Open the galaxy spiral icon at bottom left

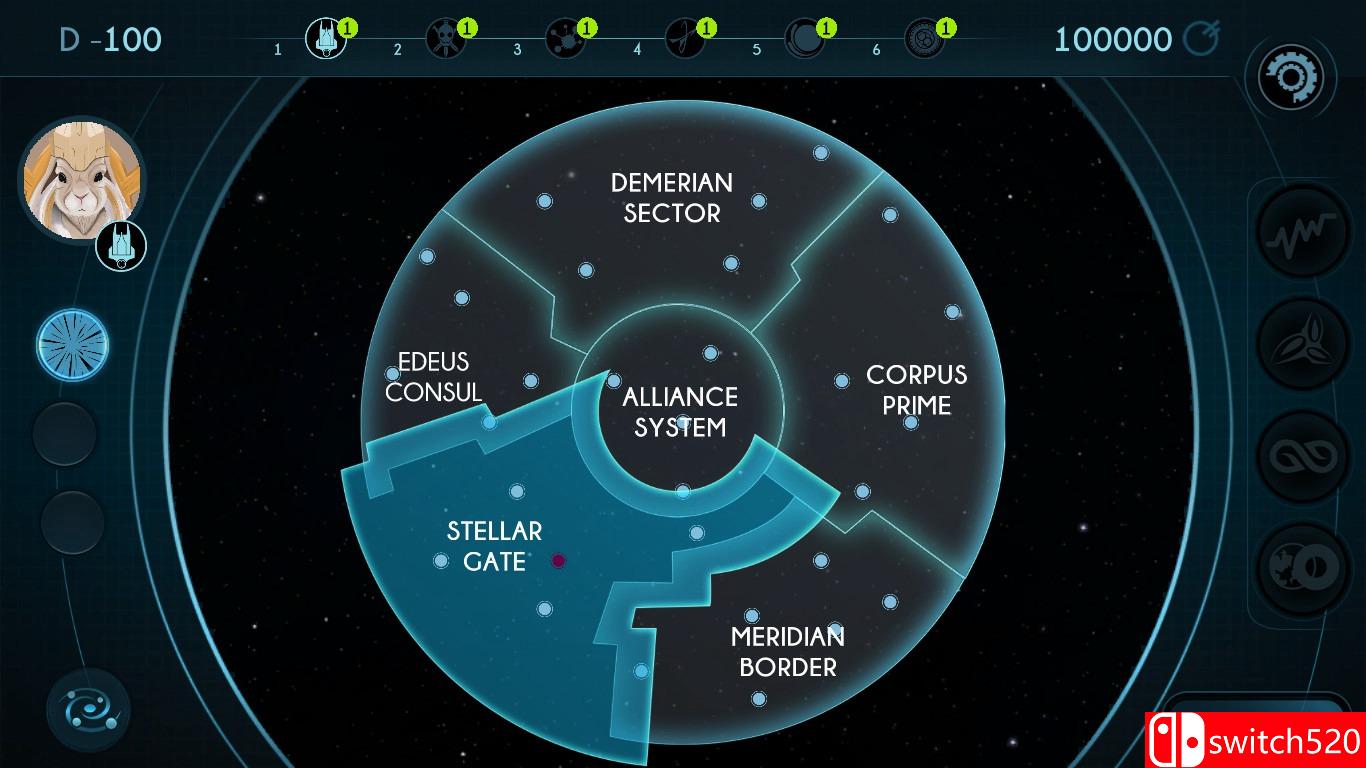88,707
